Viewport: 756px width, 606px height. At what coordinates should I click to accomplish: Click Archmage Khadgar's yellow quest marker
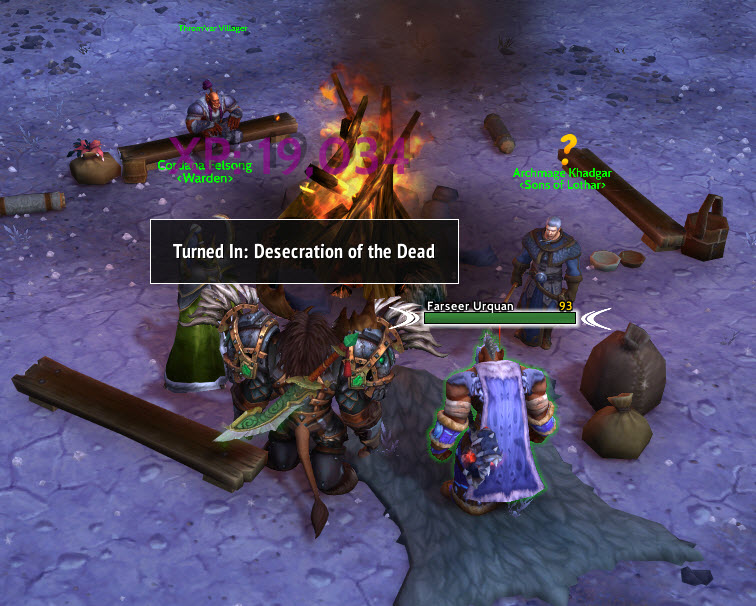(x=568, y=150)
